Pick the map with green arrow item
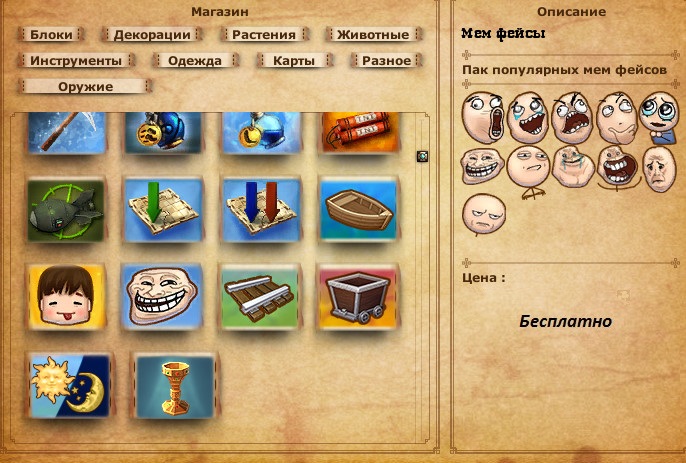This screenshot has height=463, width=686. (162, 207)
